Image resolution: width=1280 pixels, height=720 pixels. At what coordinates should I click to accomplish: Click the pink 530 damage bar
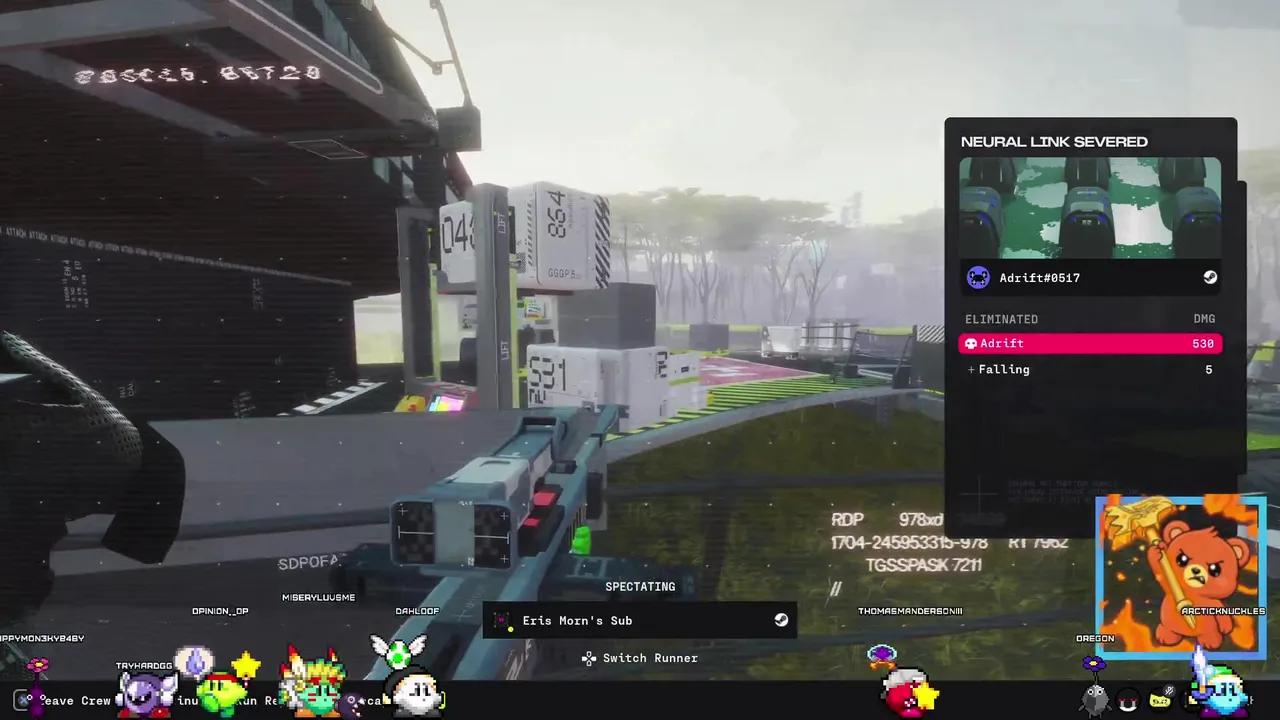[1090, 343]
